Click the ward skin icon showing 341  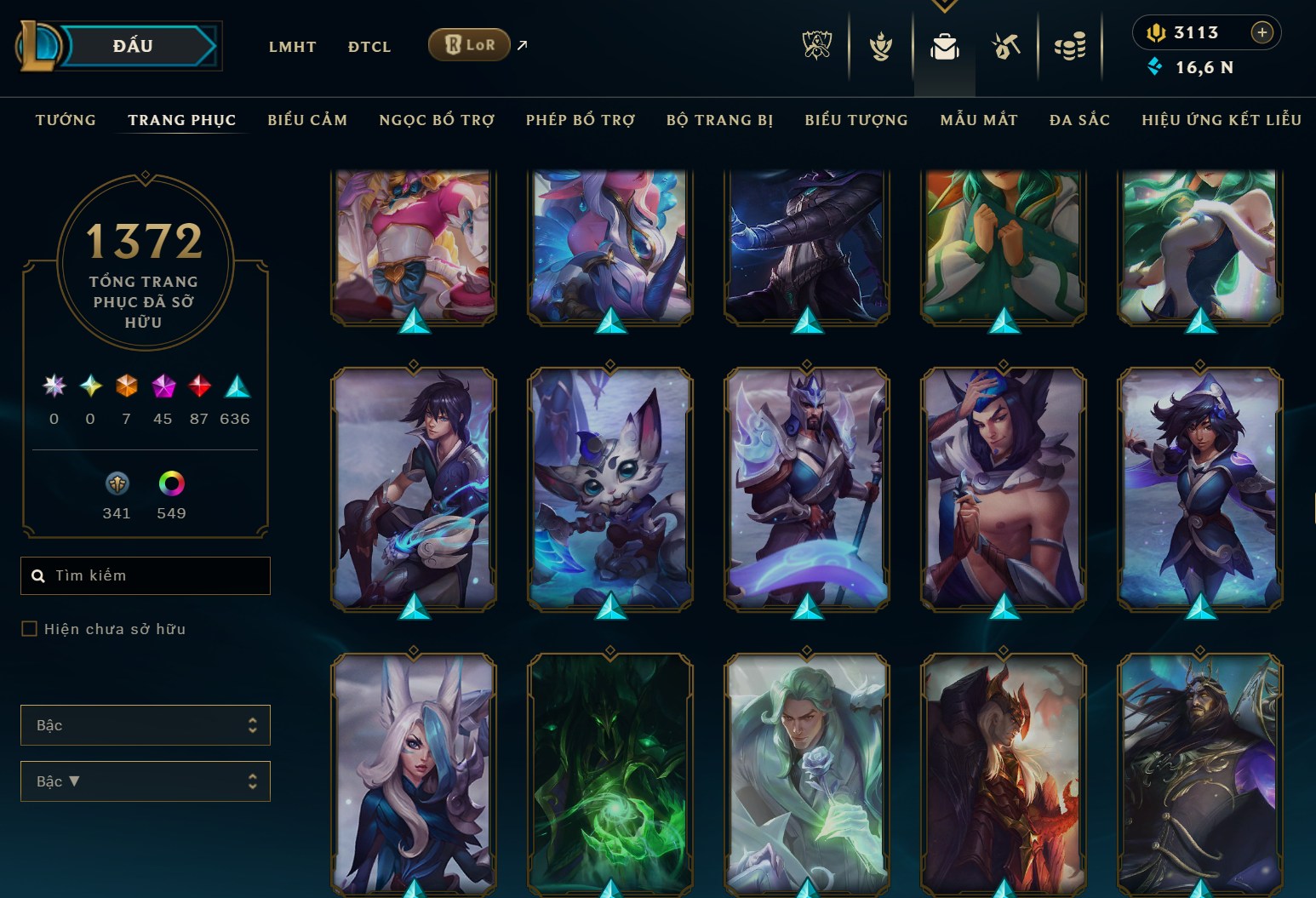tap(117, 483)
